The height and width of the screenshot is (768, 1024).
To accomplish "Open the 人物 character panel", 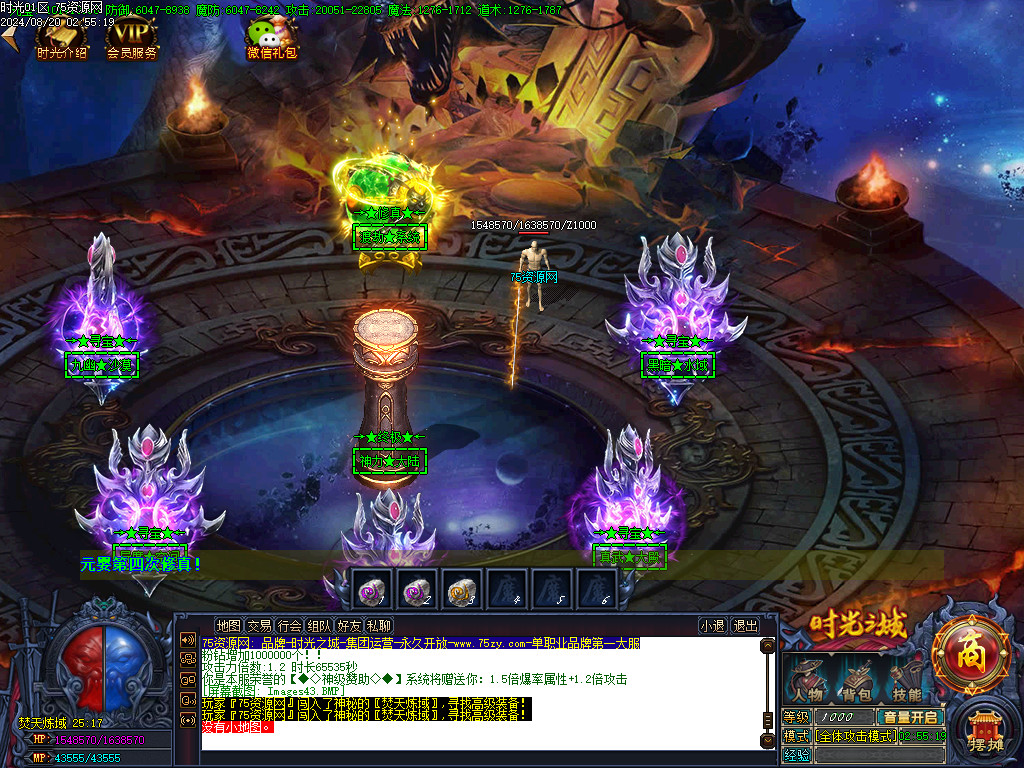I will [x=807, y=679].
